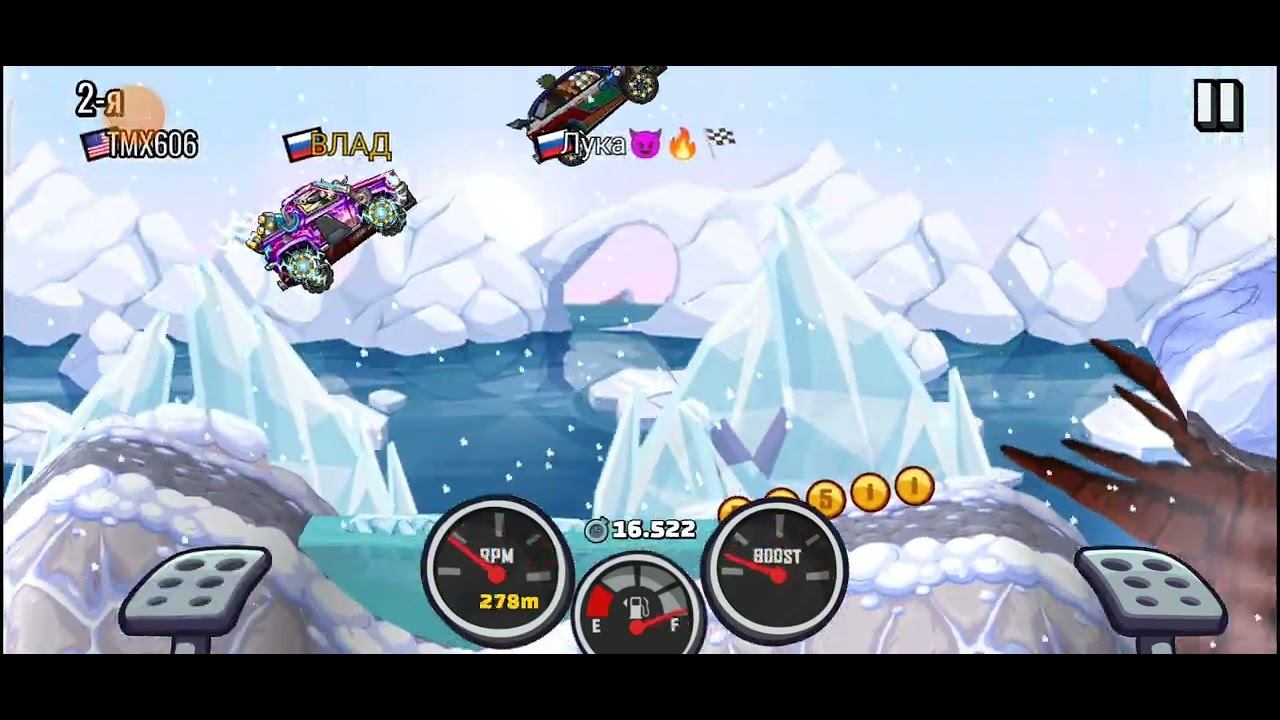Tap the coin icon next to 16.522
The image size is (1280, 720).
coord(598,530)
